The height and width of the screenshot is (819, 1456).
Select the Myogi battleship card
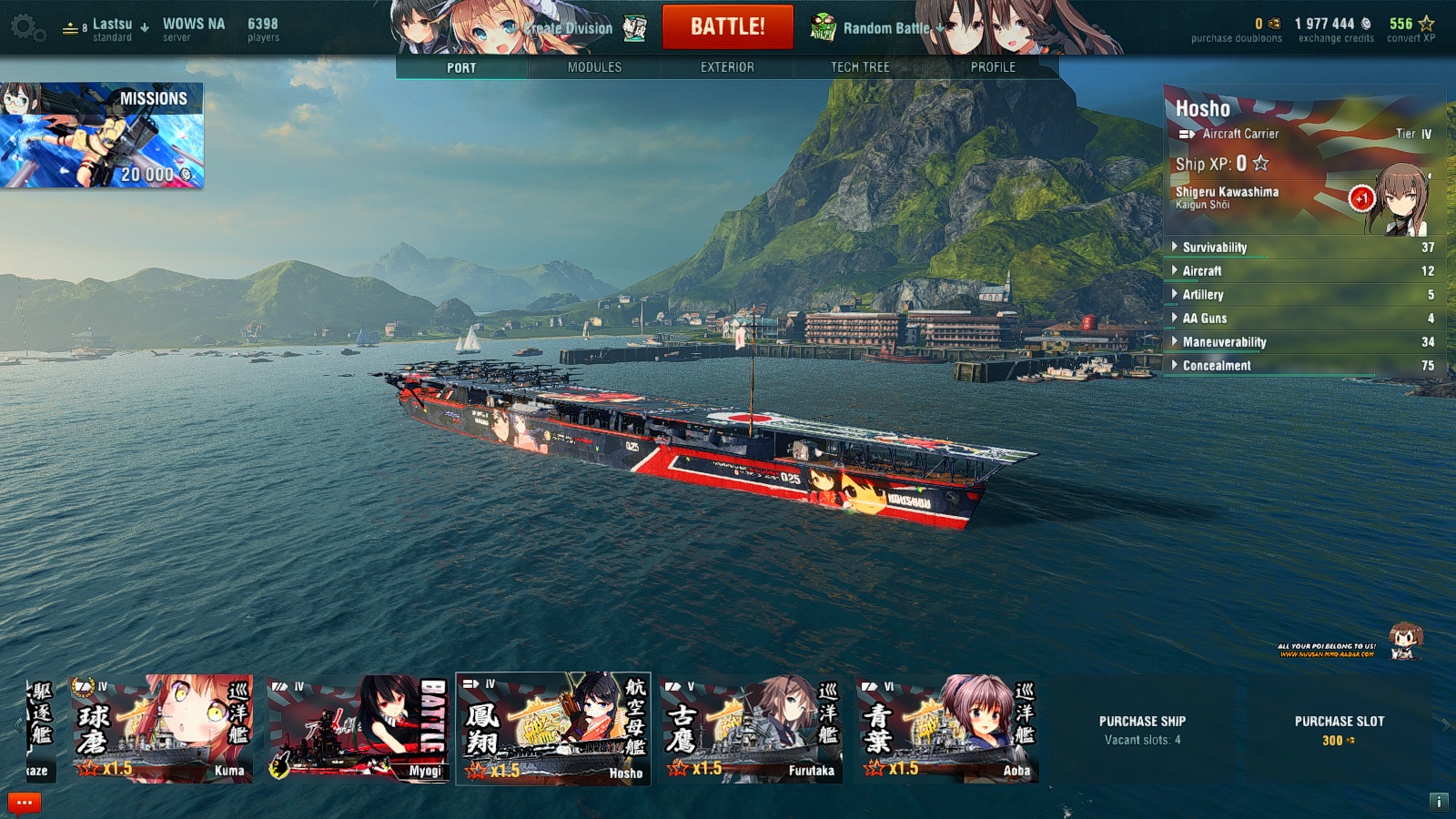(x=358, y=728)
